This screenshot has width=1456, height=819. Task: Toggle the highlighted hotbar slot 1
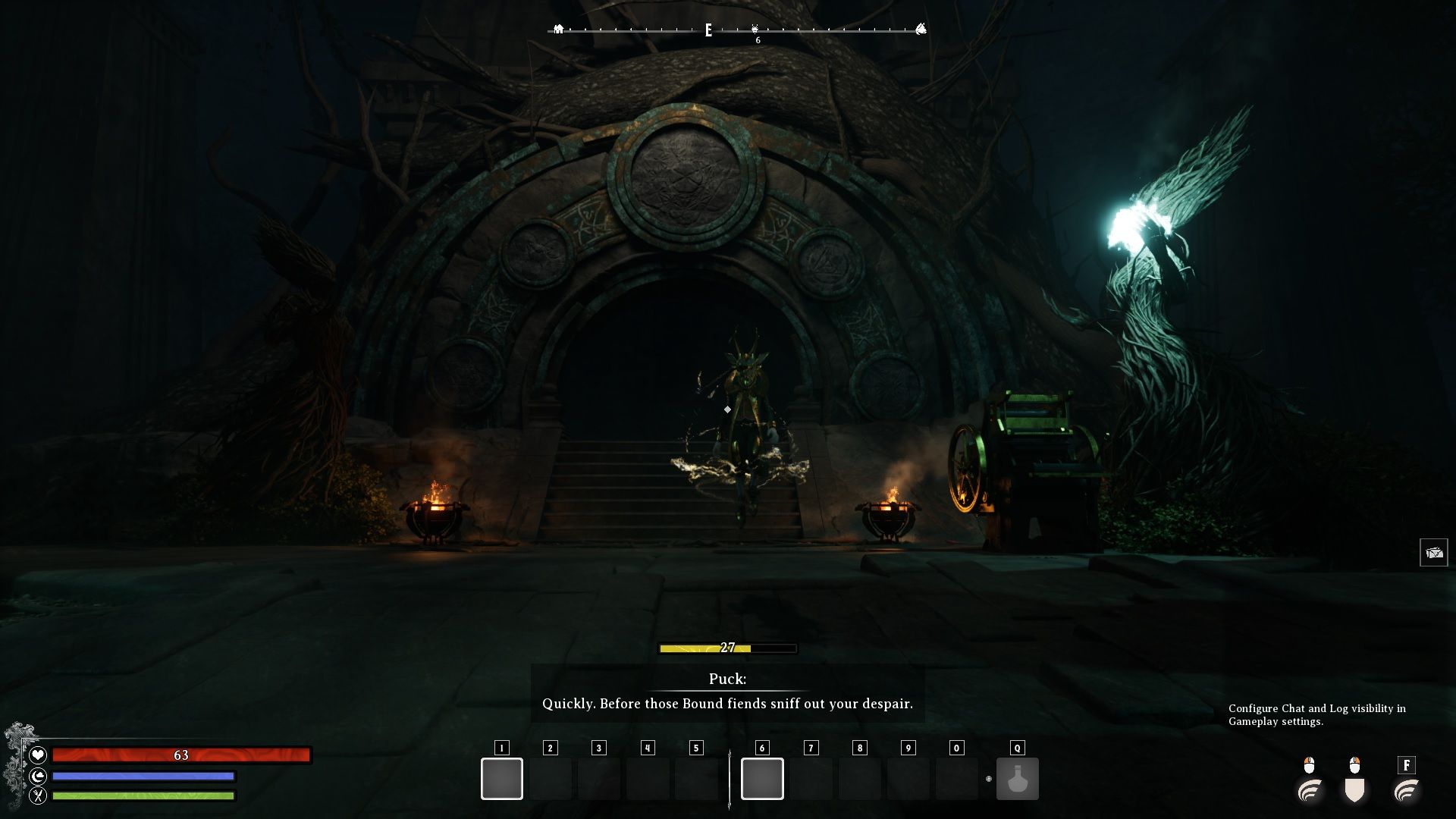click(501, 778)
